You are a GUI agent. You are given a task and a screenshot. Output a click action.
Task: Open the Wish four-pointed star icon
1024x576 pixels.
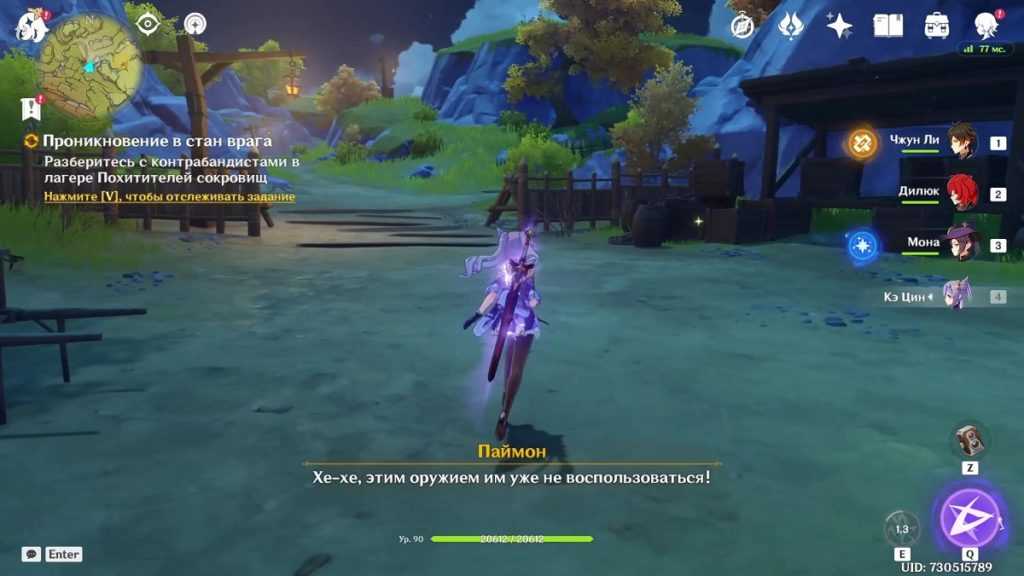click(x=839, y=26)
